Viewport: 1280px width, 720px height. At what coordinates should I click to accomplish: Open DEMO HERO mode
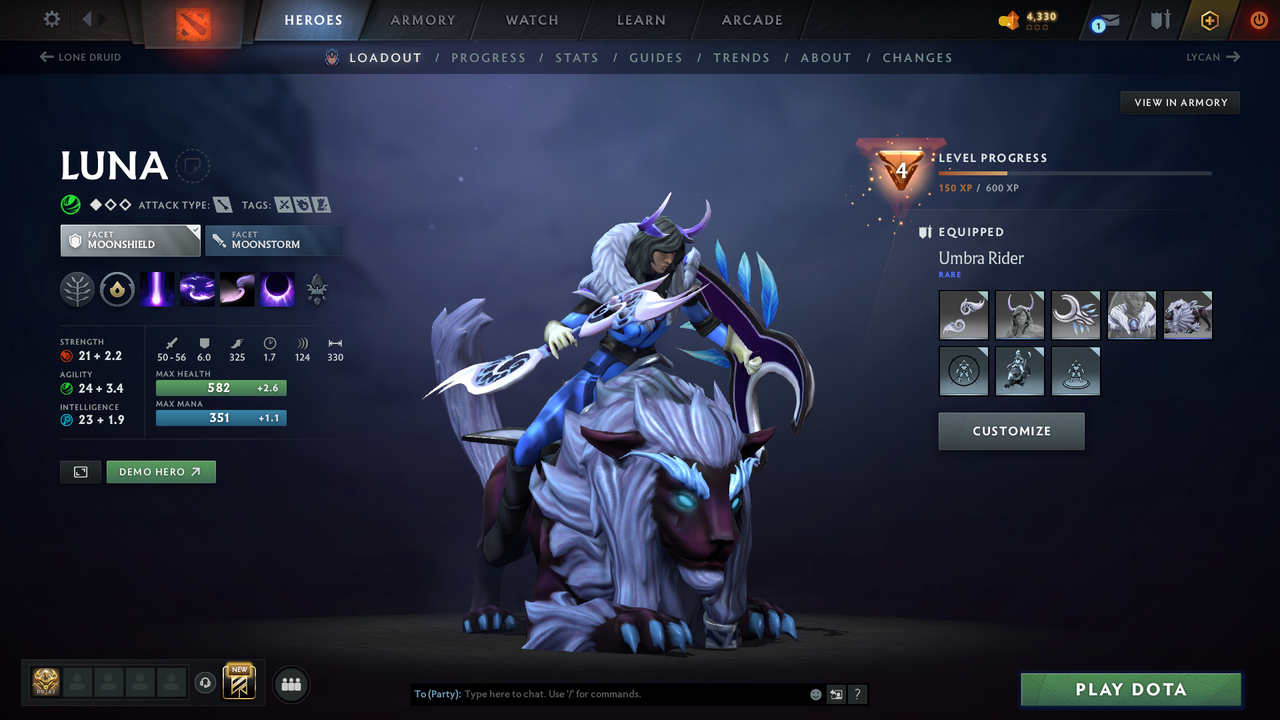pyautogui.click(x=160, y=471)
